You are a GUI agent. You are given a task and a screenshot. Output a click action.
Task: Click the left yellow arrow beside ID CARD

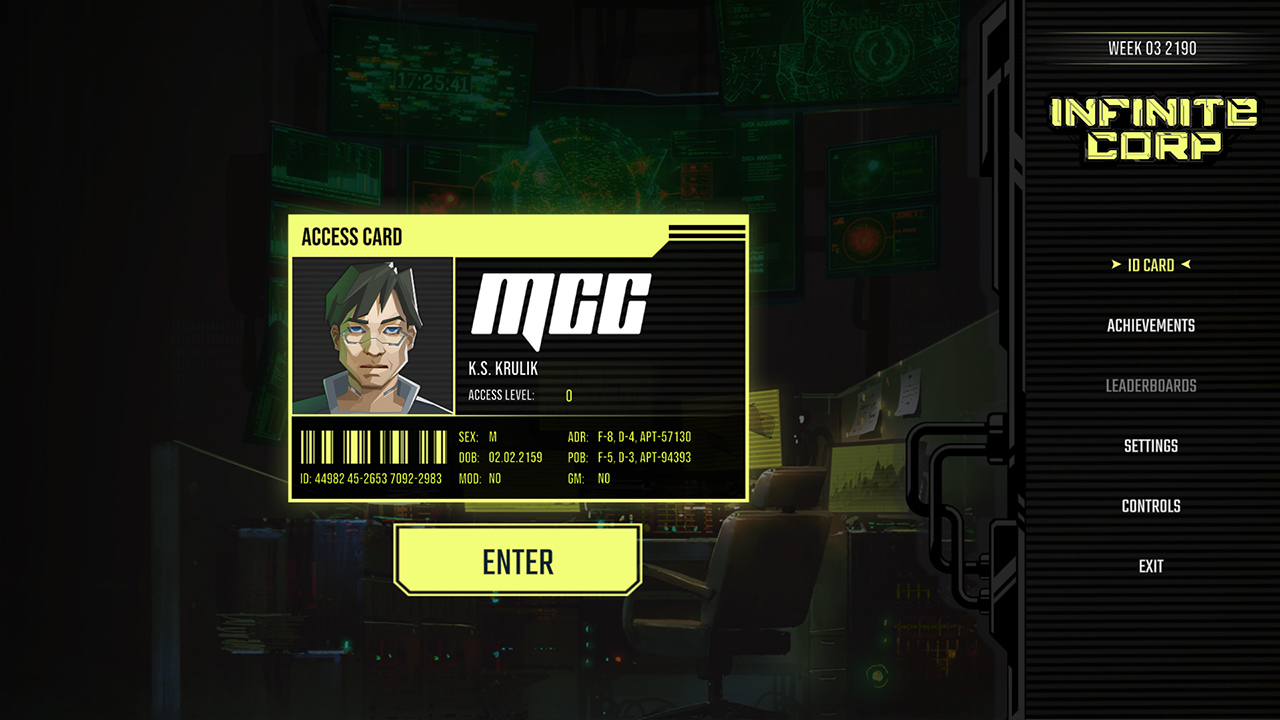coord(1114,265)
